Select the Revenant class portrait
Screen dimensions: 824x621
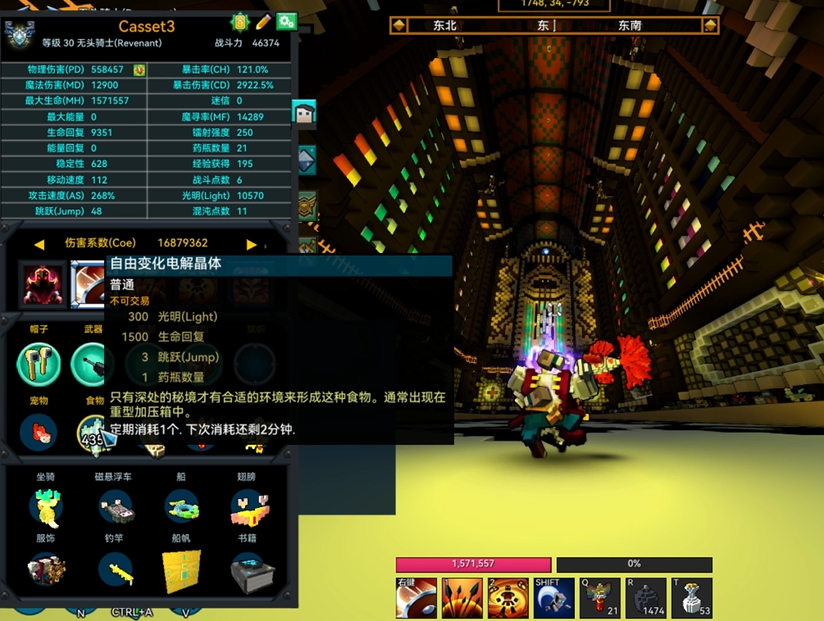[43, 283]
